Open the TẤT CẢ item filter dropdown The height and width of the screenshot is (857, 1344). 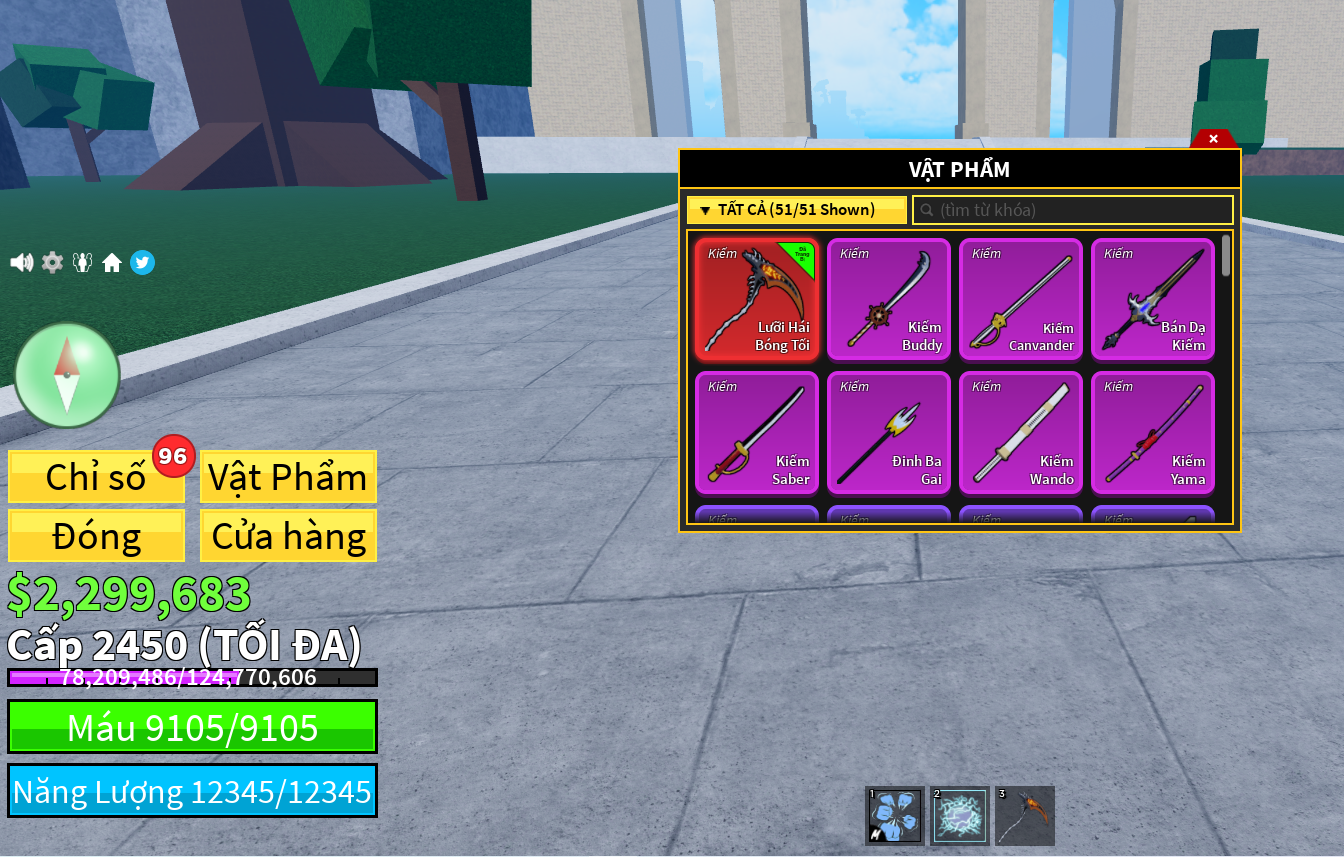(797, 210)
